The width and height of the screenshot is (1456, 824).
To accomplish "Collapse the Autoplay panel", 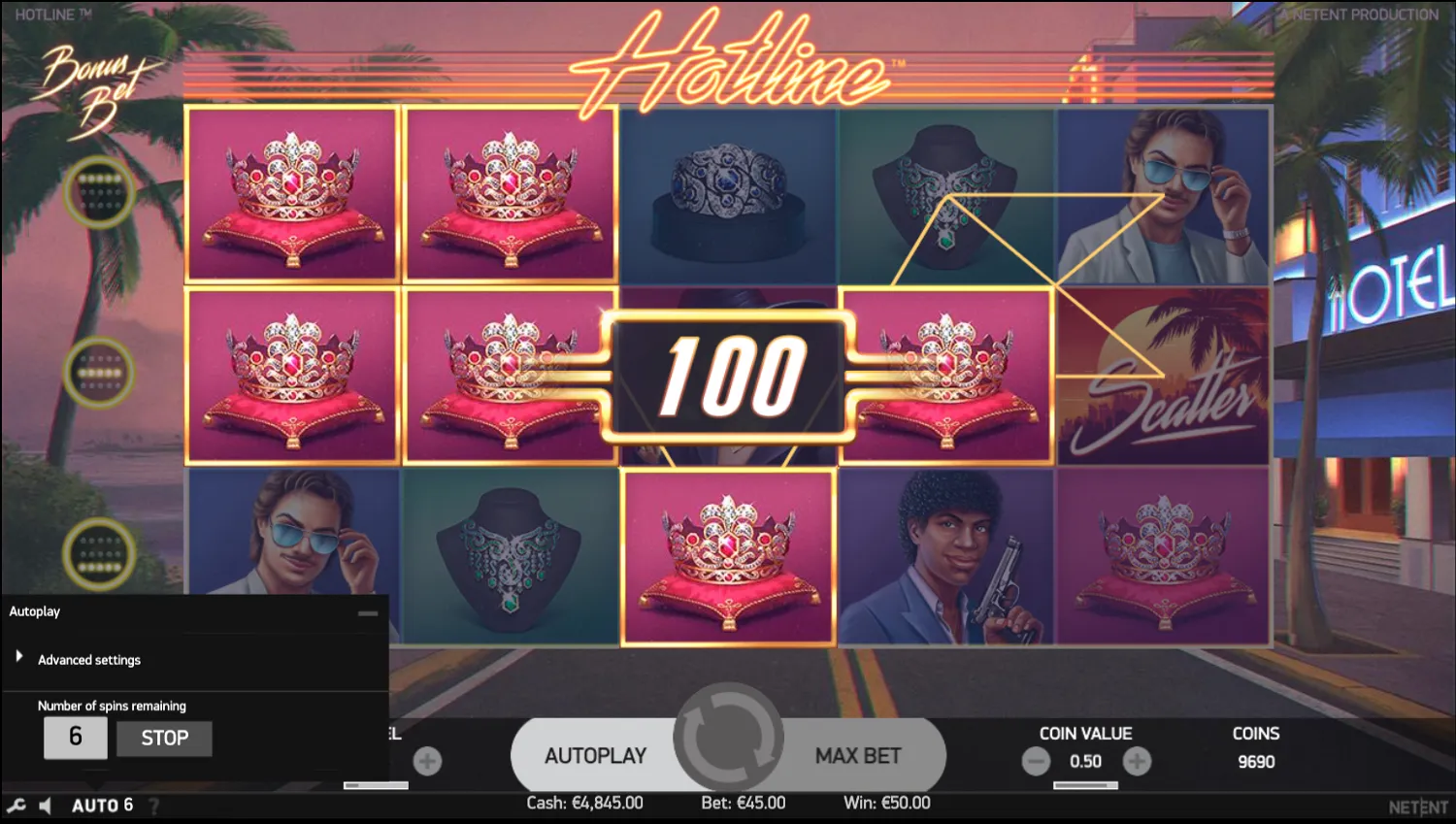I will (369, 611).
